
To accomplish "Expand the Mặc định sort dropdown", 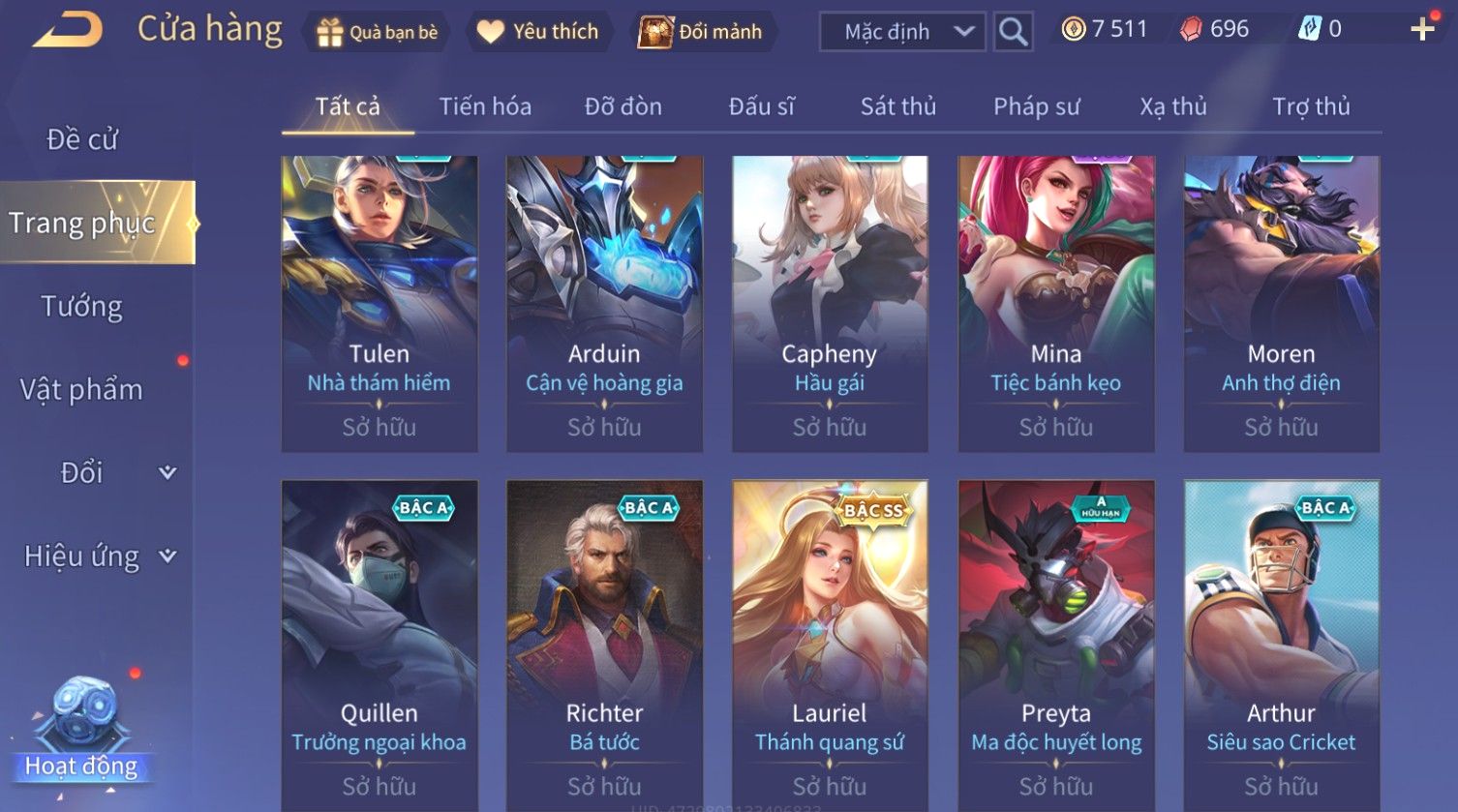I will click(x=902, y=32).
